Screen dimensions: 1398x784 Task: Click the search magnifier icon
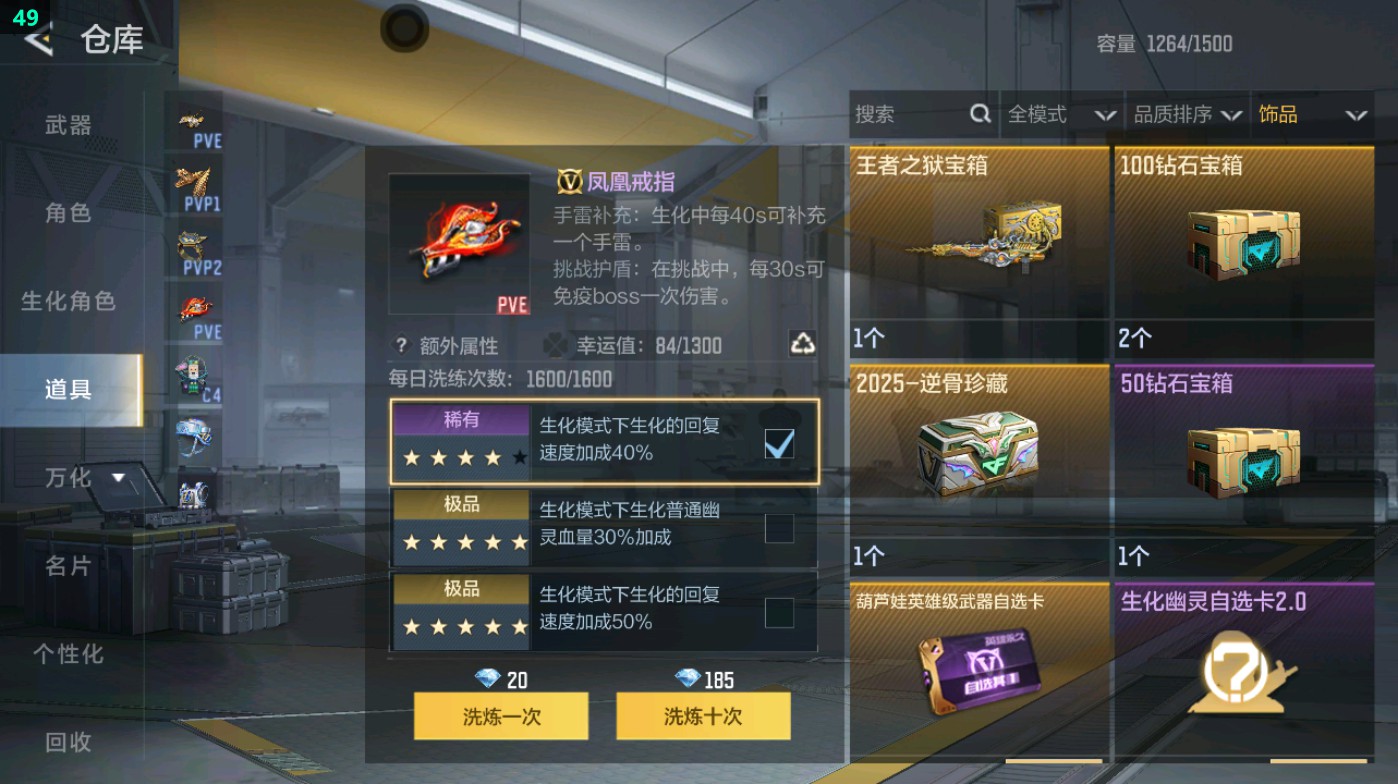[x=979, y=114]
